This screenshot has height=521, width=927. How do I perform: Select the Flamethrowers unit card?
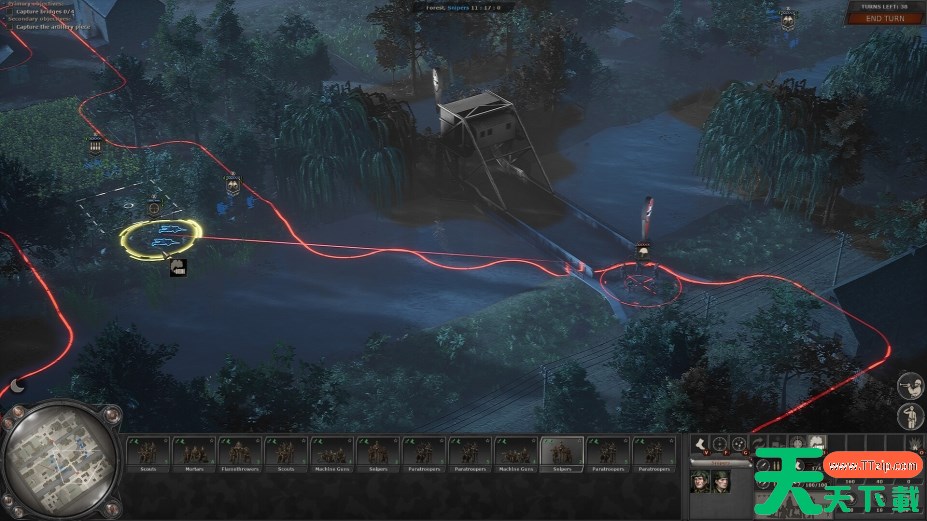[x=240, y=454]
